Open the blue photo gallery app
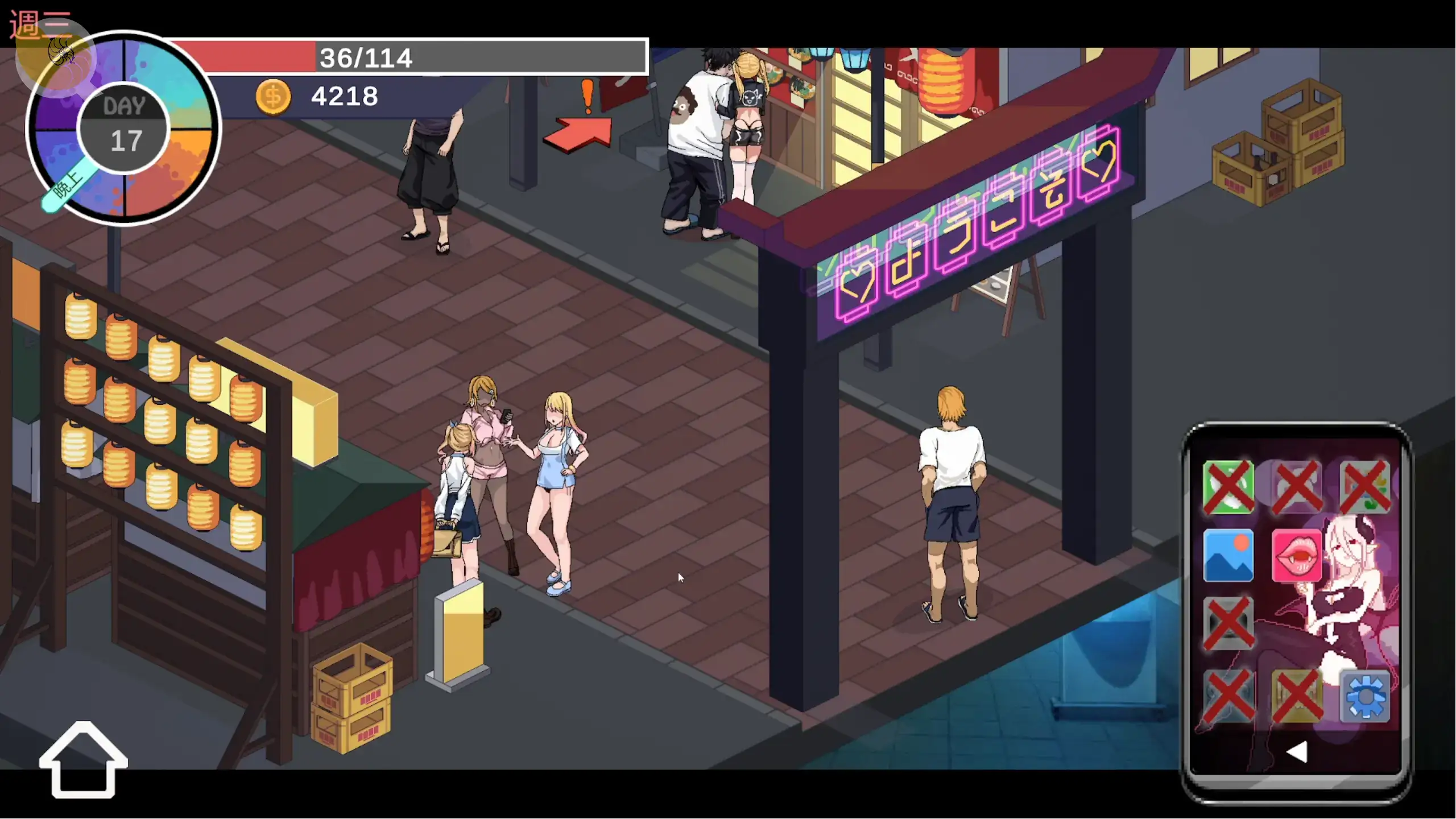The height and width of the screenshot is (819, 1456). click(x=1228, y=556)
